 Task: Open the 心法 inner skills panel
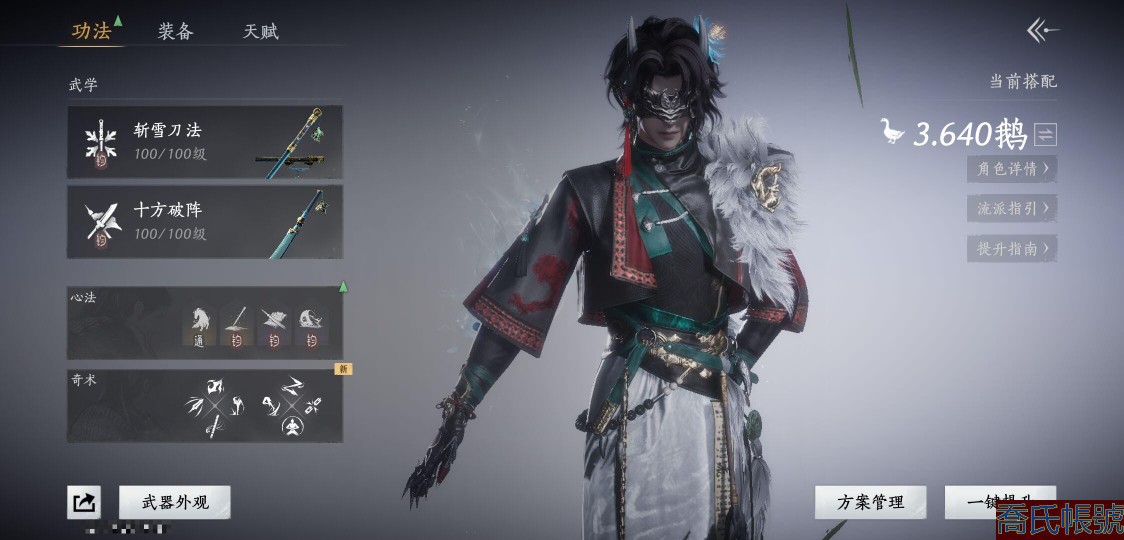[x=205, y=323]
